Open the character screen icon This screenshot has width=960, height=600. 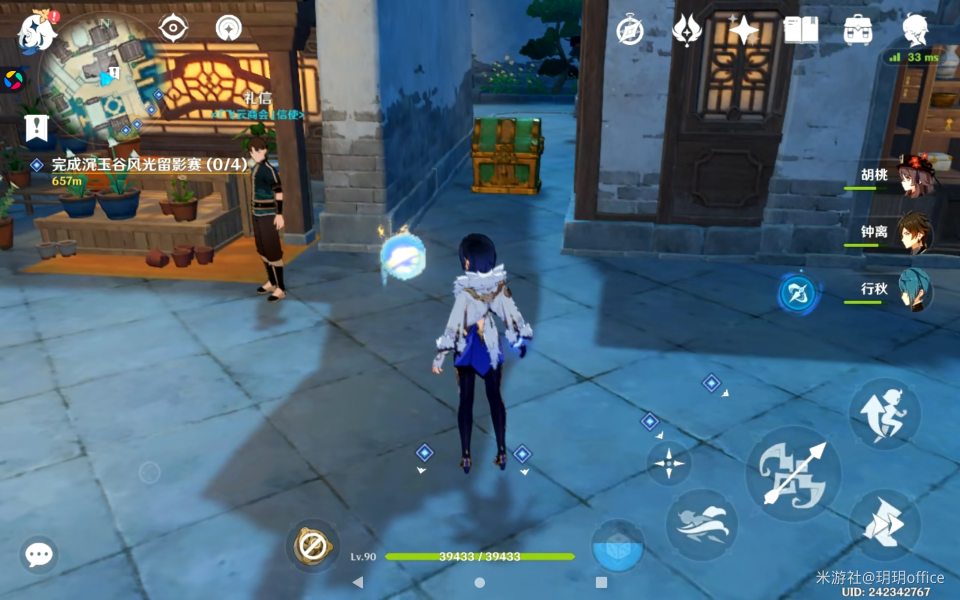[x=914, y=31]
